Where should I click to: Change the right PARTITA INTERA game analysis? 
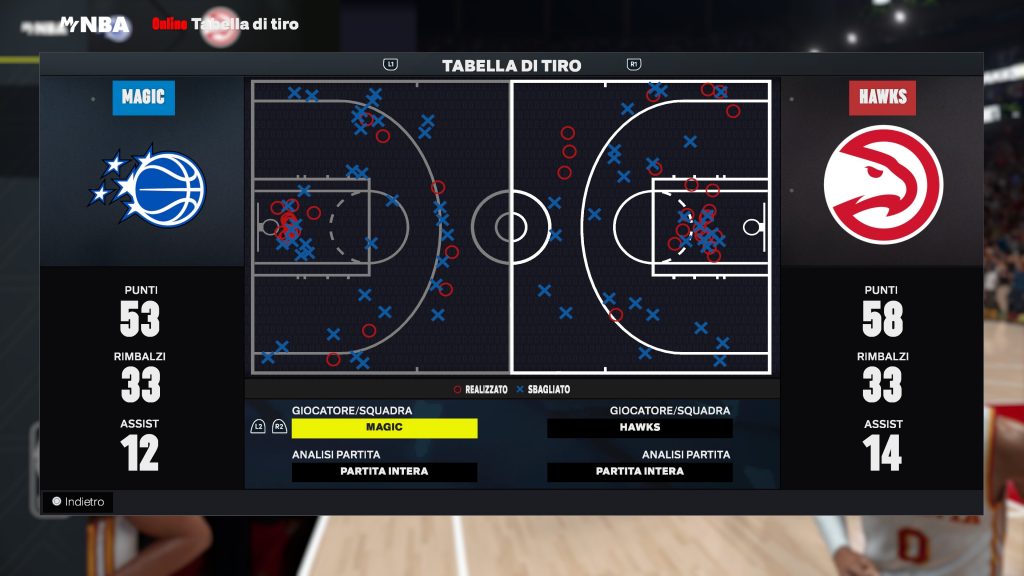pyautogui.click(x=640, y=472)
